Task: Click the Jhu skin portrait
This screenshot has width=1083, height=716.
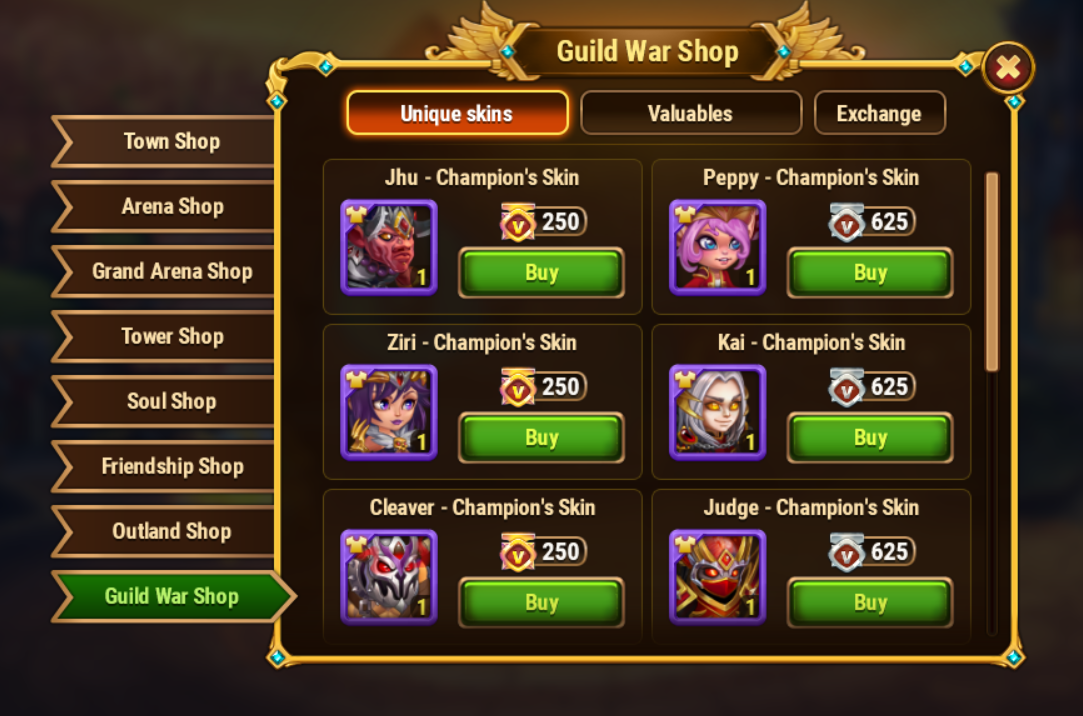Action: (388, 247)
